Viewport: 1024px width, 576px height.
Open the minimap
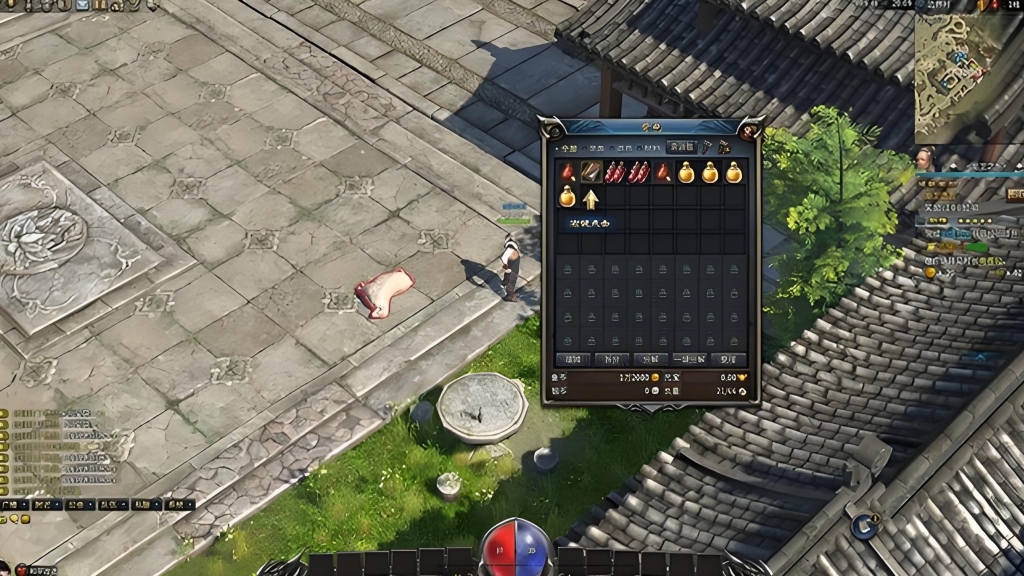958,75
